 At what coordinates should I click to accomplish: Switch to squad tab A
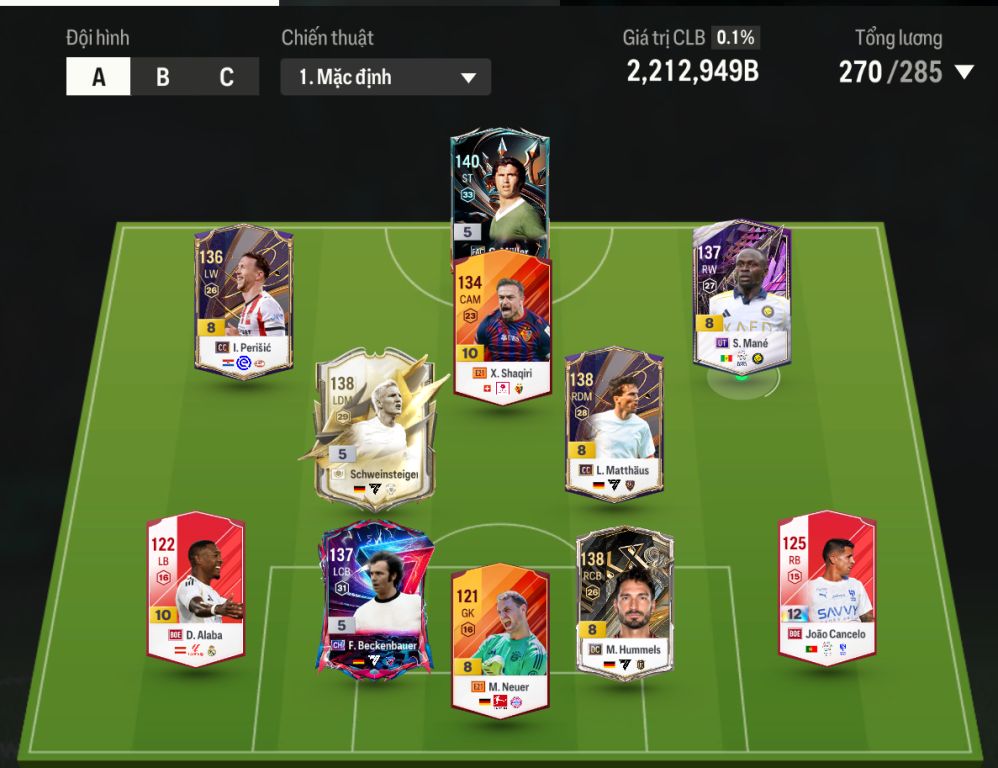click(98, 77)
